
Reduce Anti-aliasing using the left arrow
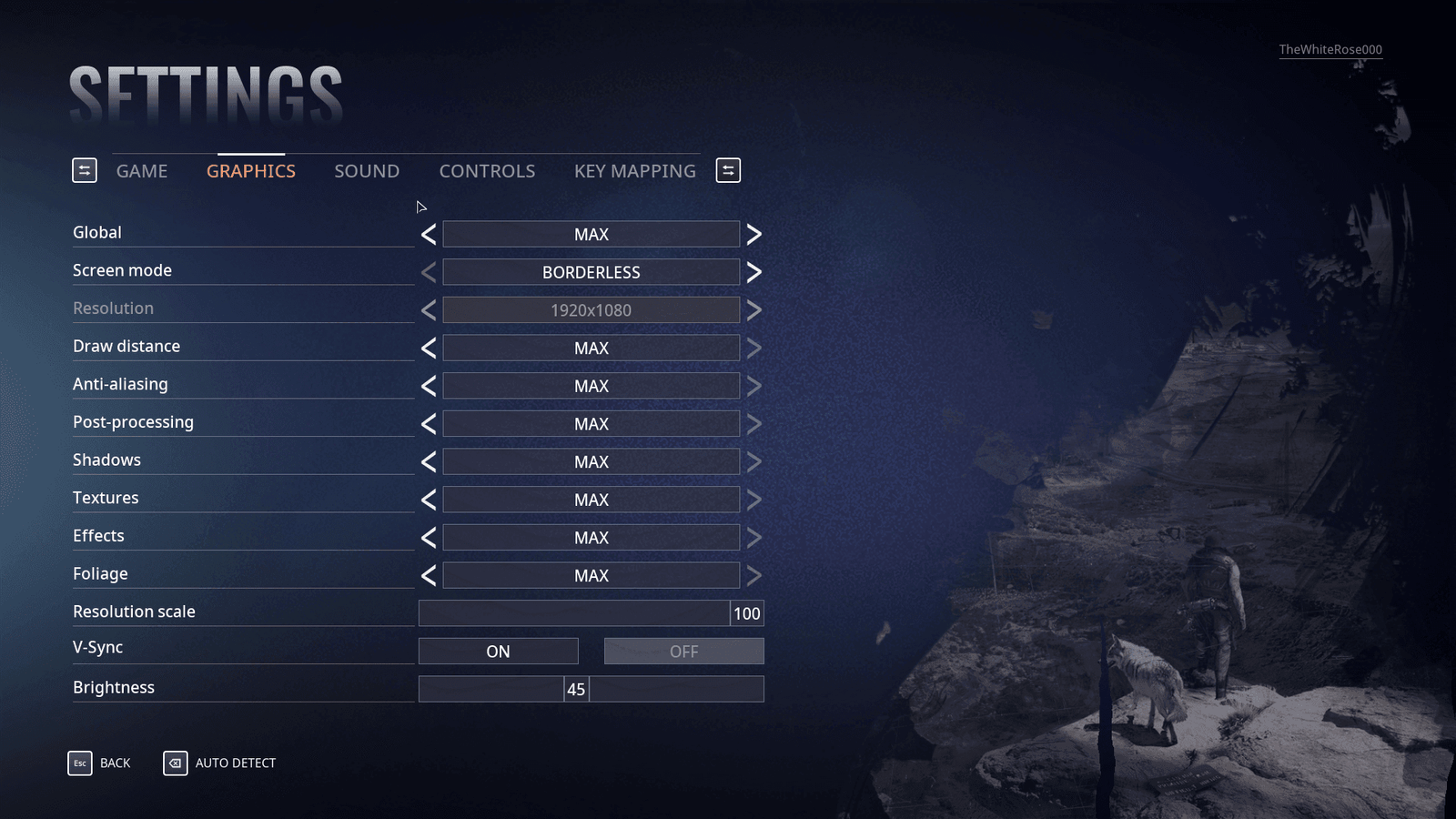(x=429, y=387)
